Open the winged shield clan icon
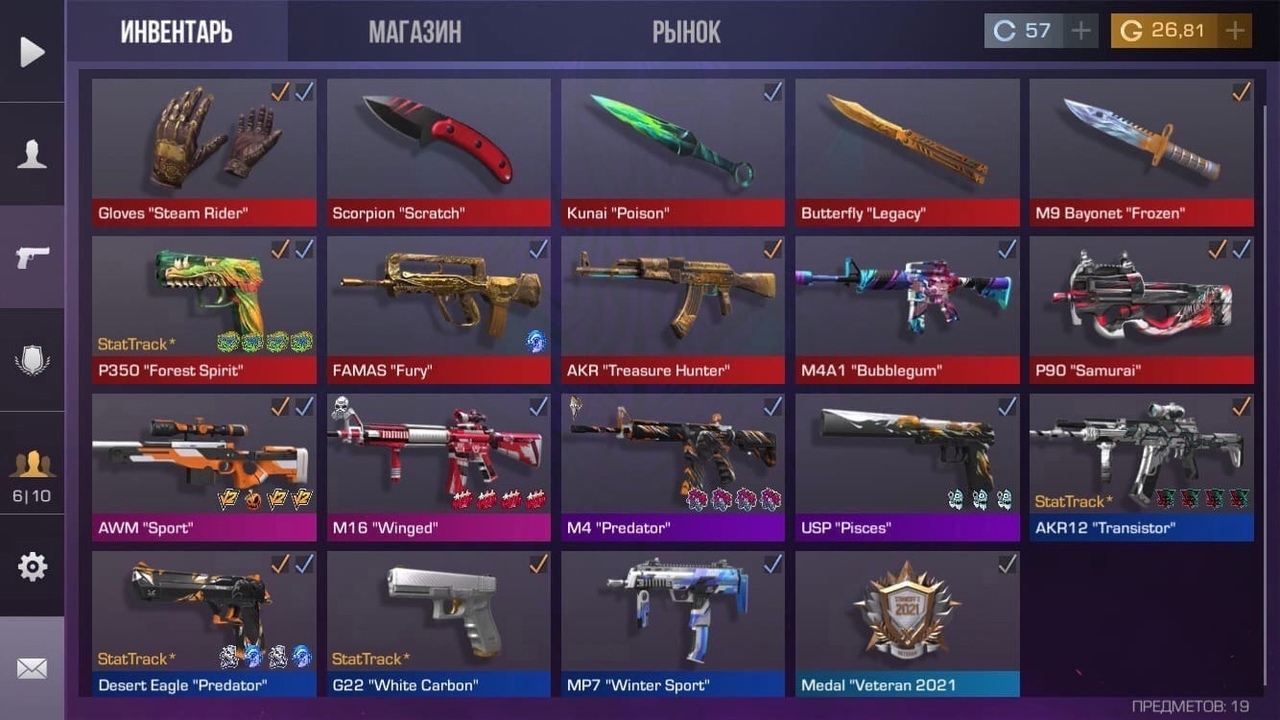Viewport: 1280px width, 720px height. [x=32, y=360]
